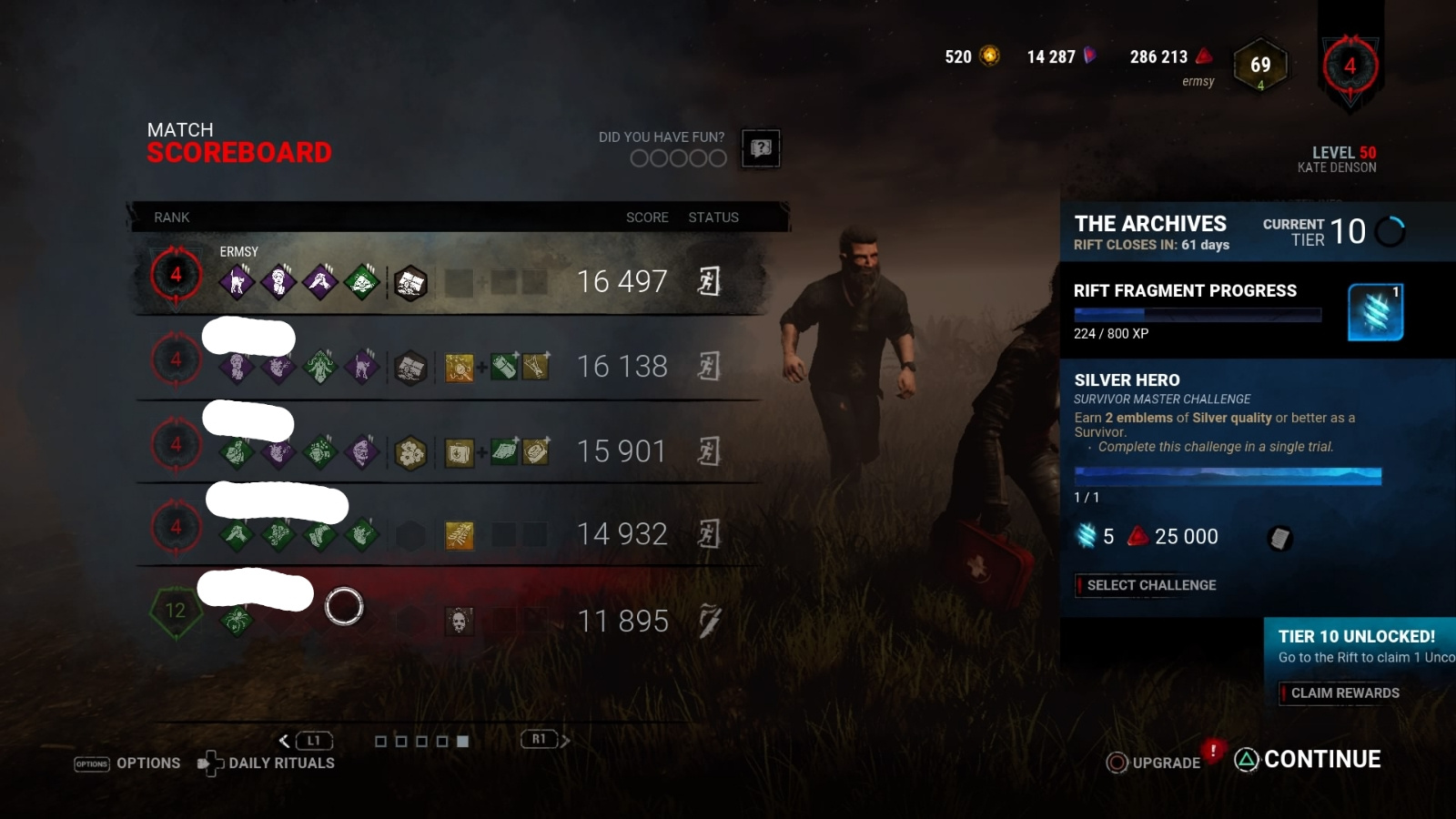This screenshot has height=819, width=1456.
Task: Open the Options menu
Action: [x=148, y=763]
